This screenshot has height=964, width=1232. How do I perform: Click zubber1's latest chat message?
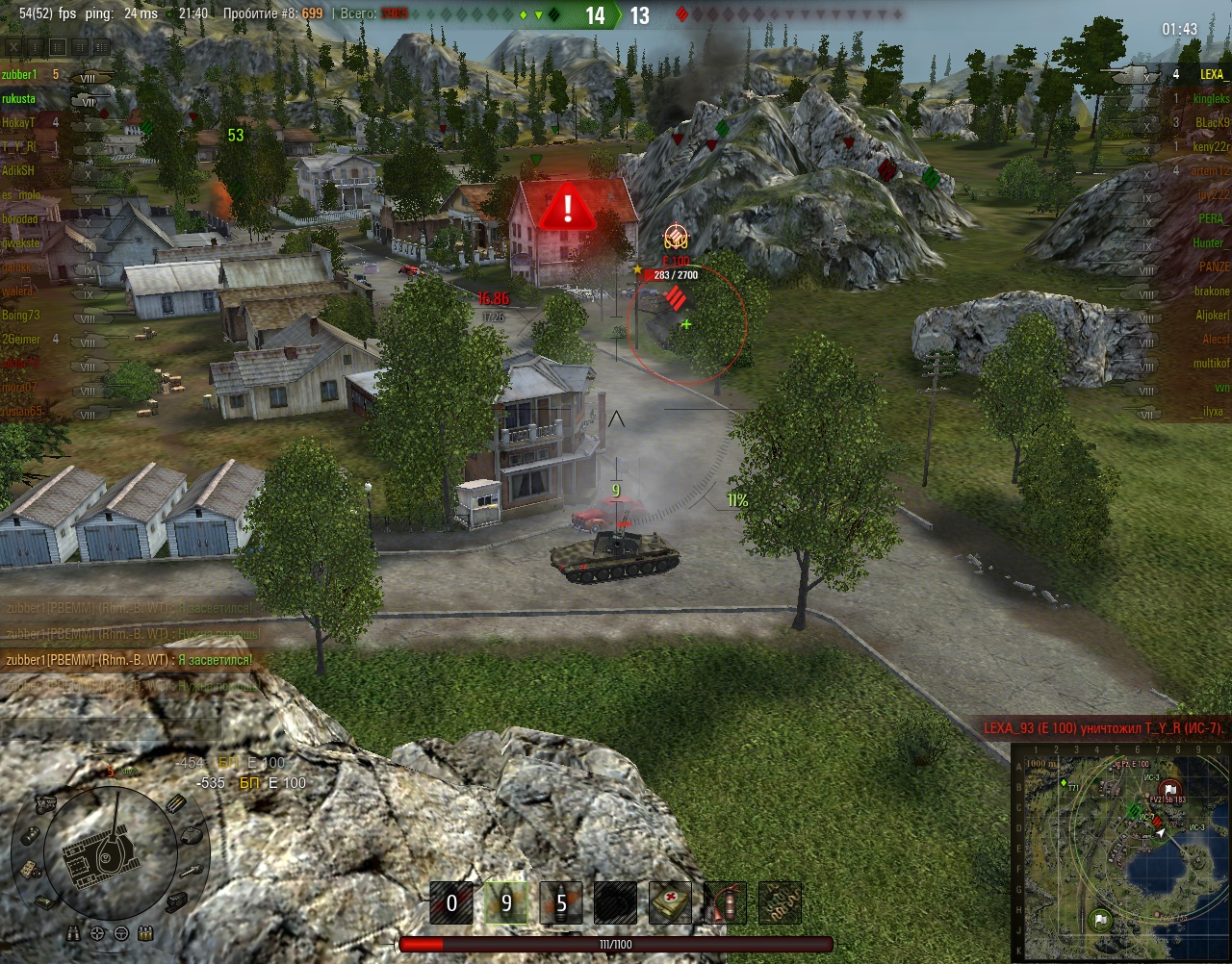pos(129,660)
